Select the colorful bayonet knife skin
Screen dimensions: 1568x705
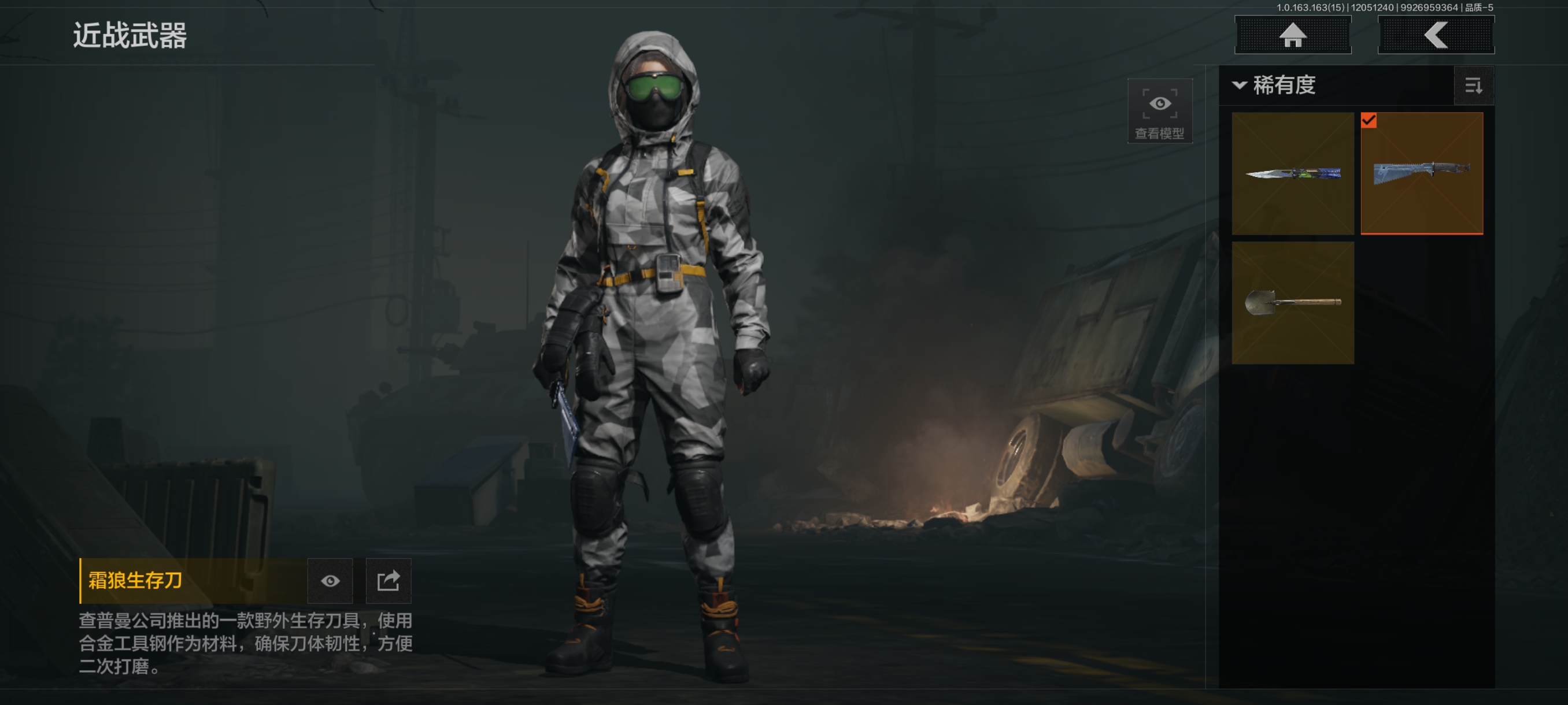pos(1292,173)
